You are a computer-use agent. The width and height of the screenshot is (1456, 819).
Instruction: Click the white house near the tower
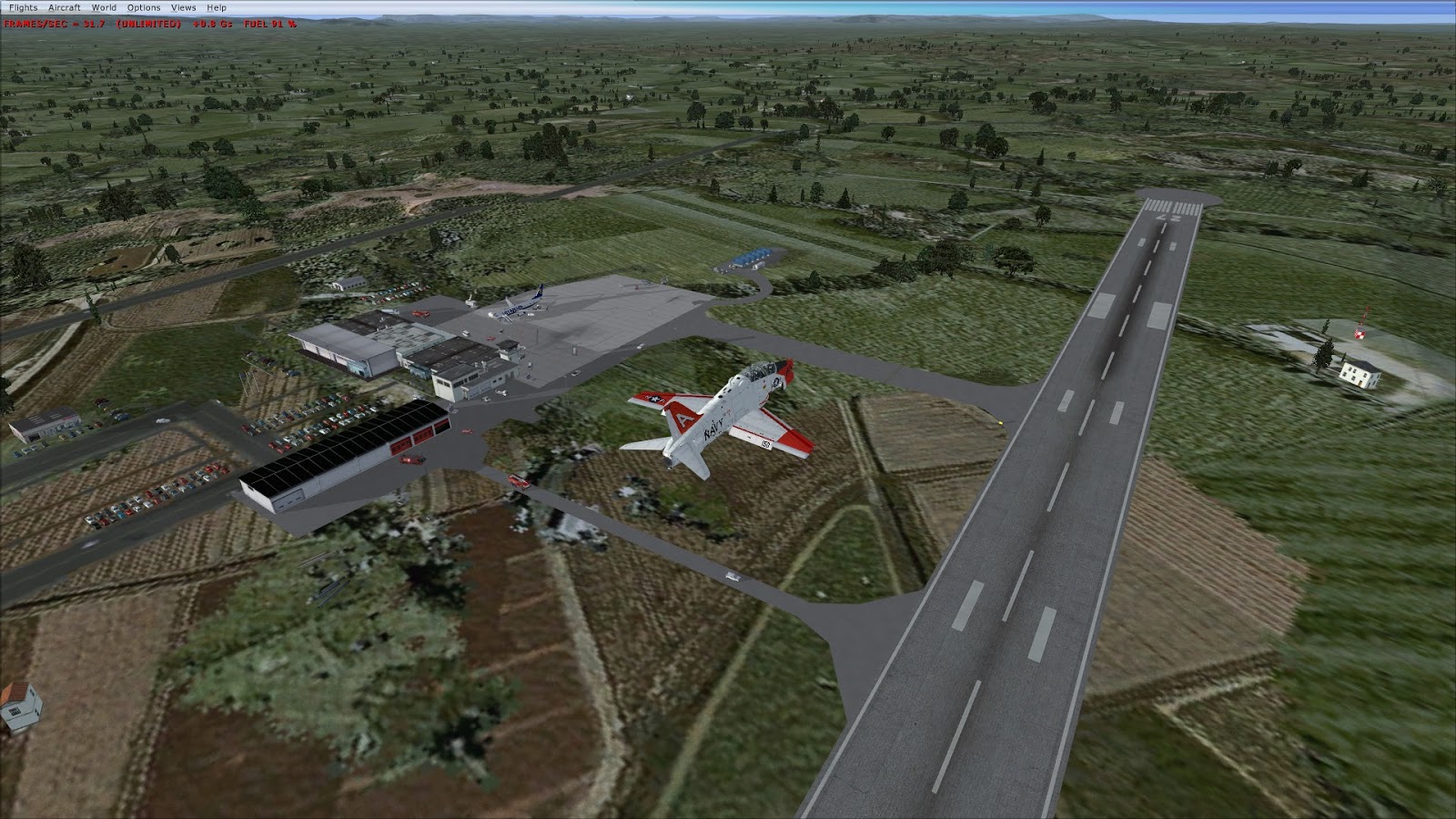[x=1358, y=374]
